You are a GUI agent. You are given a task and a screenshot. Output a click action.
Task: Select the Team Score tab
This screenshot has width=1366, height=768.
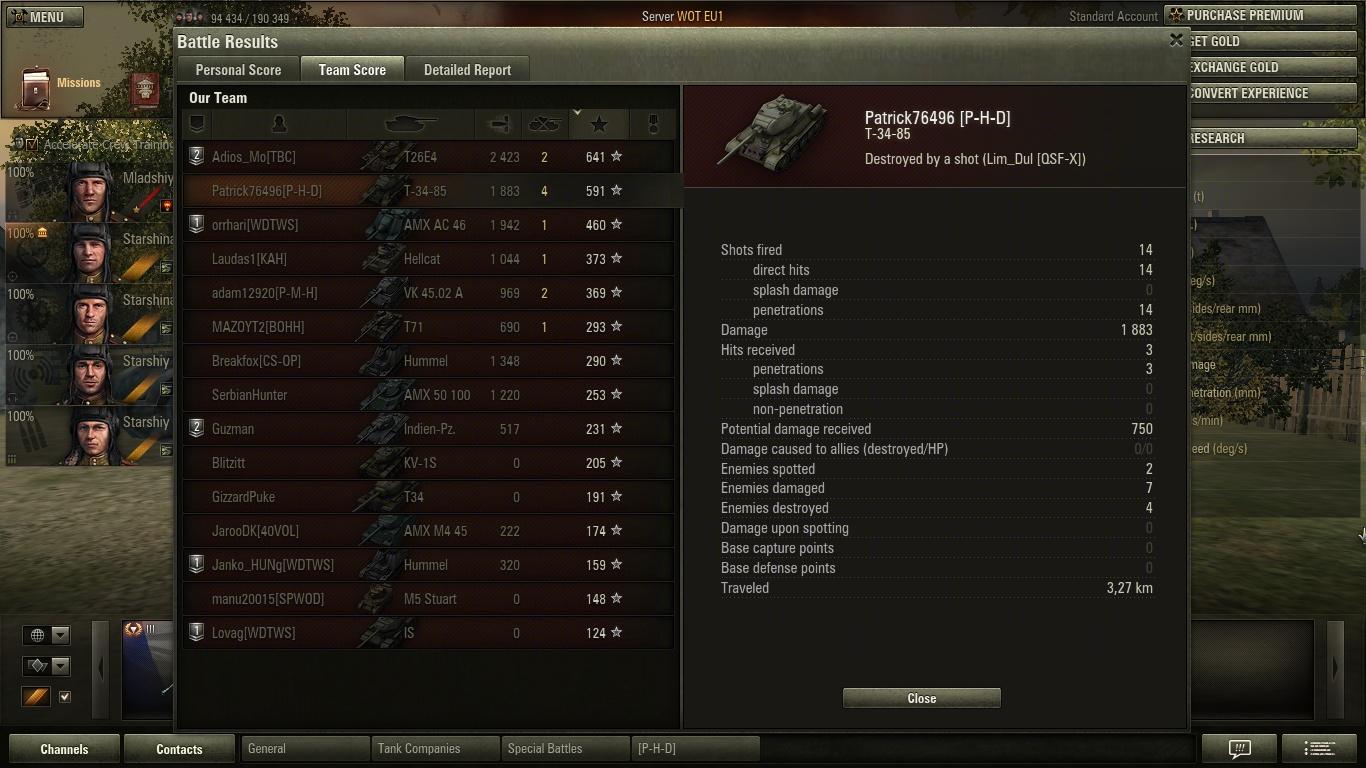point(352,70)
